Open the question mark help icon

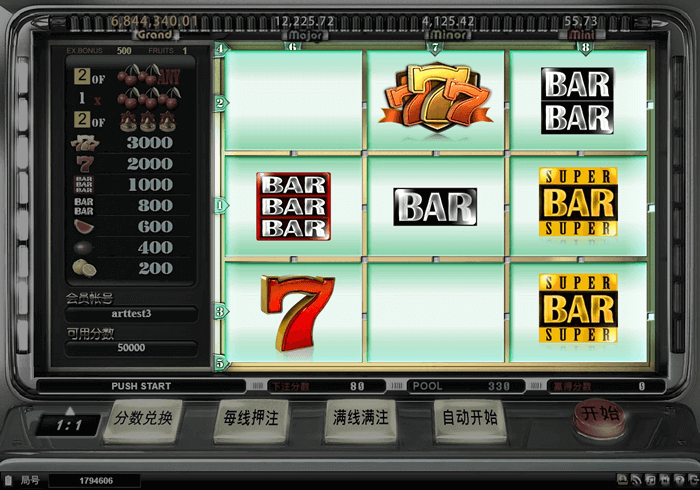click(679, 480)
